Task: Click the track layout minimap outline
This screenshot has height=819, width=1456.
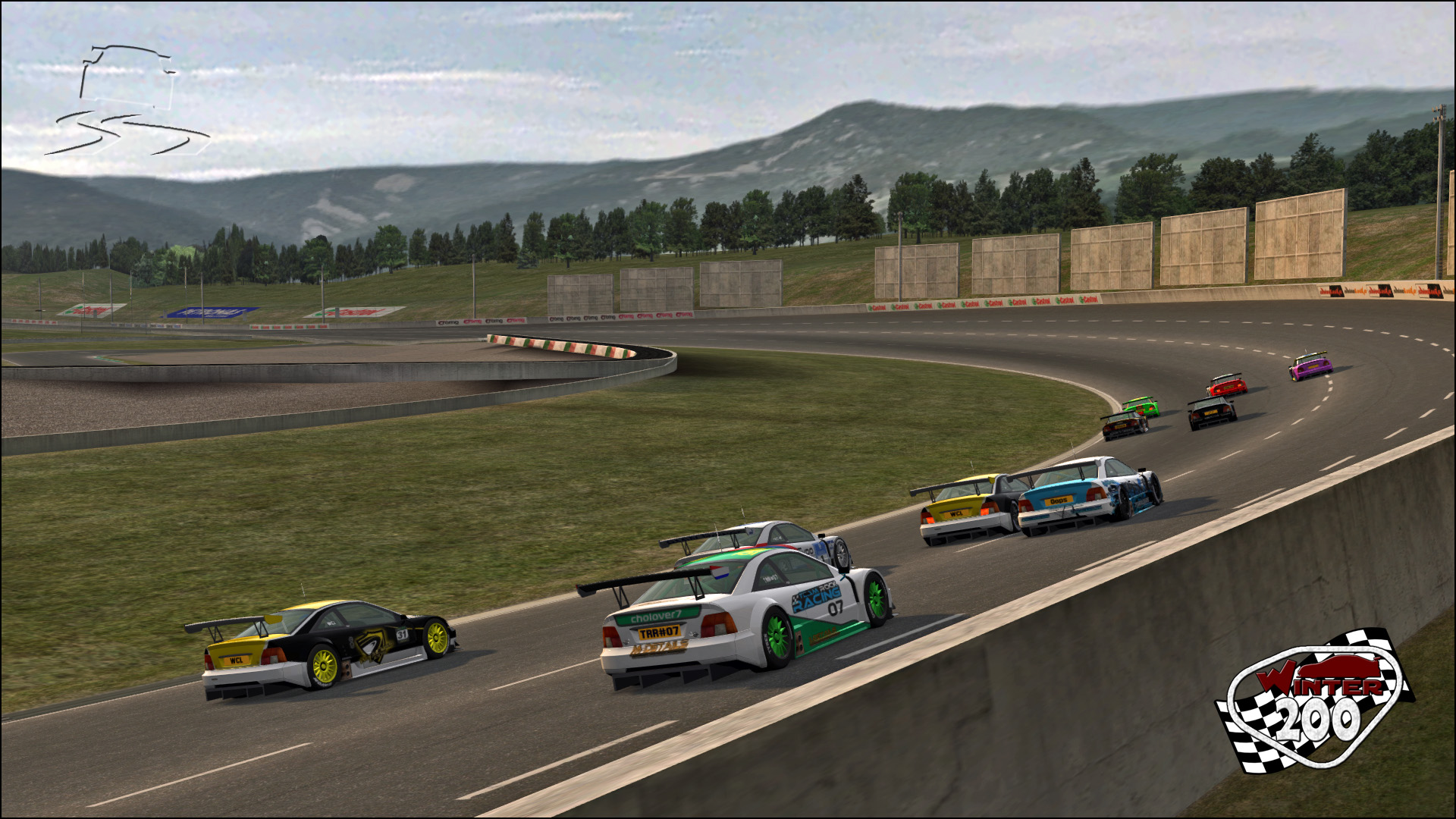Action: (127, 101)
